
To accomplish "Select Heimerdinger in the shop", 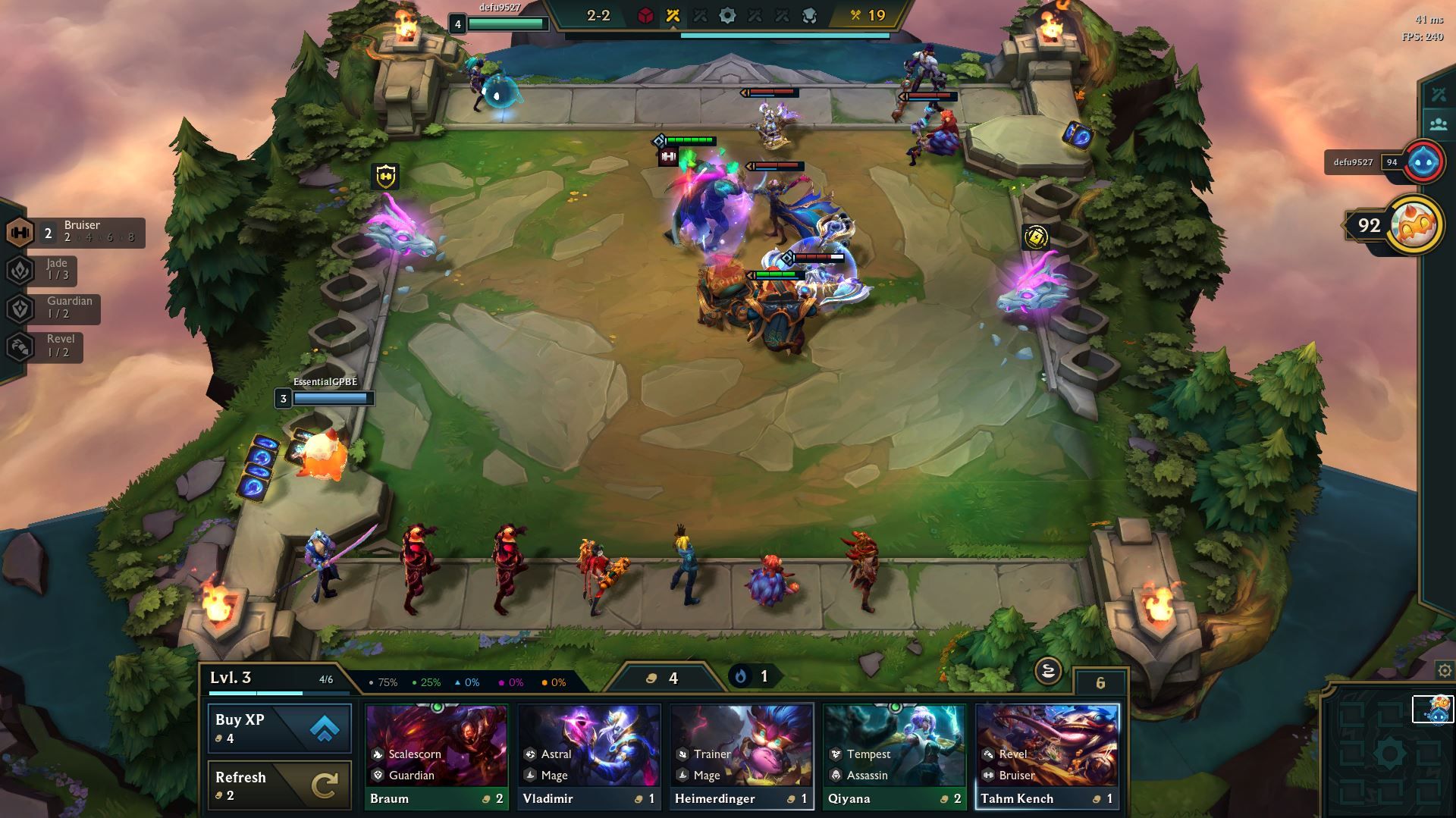I will tap(741, 756).
